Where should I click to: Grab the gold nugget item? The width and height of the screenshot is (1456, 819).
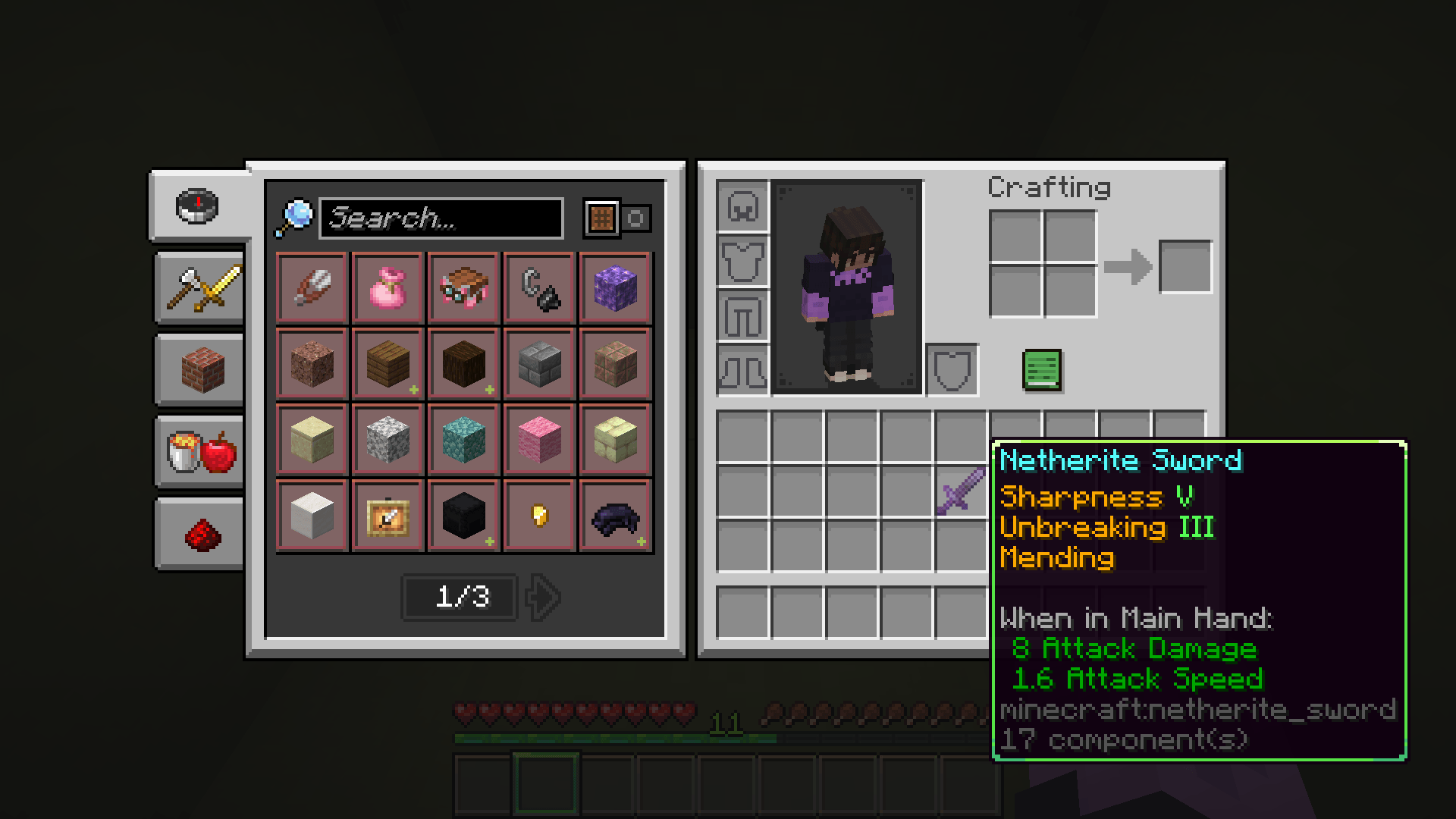538,516
